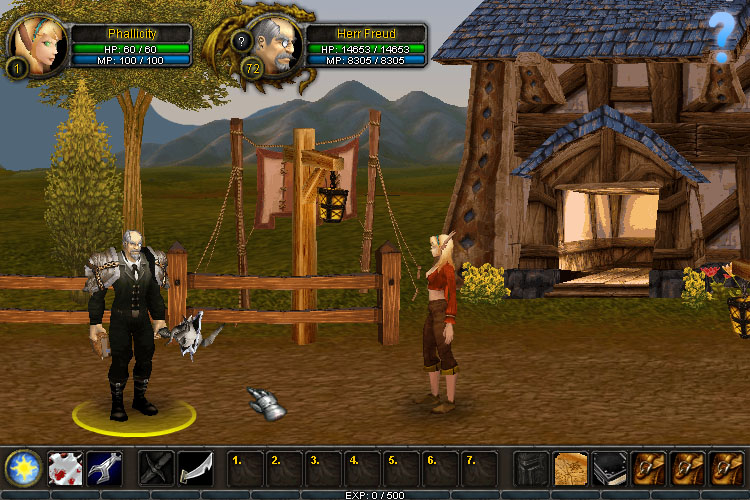Click Herr Freud's target portrait

tap(273, 43)
